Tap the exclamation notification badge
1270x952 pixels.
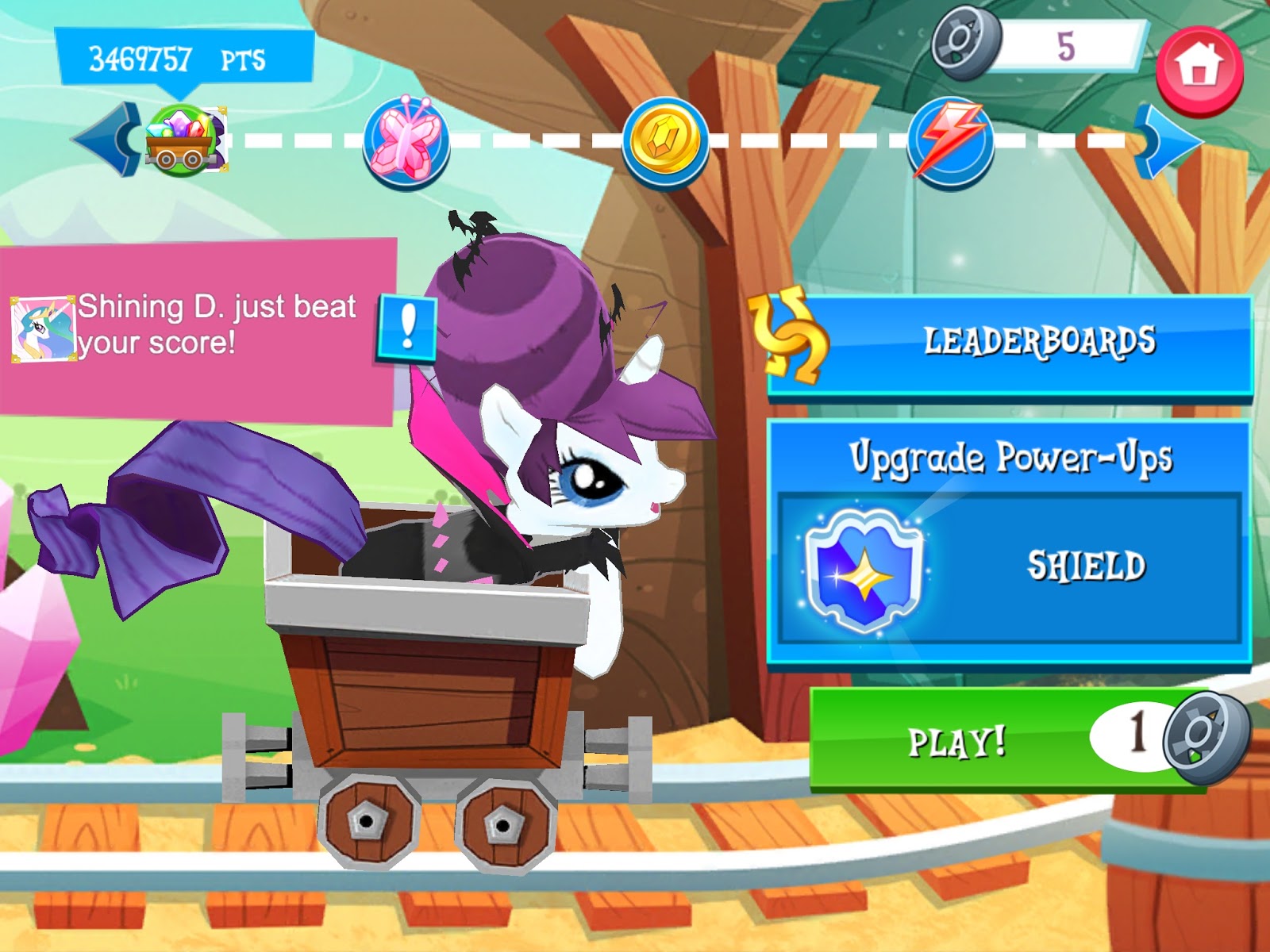408,326
